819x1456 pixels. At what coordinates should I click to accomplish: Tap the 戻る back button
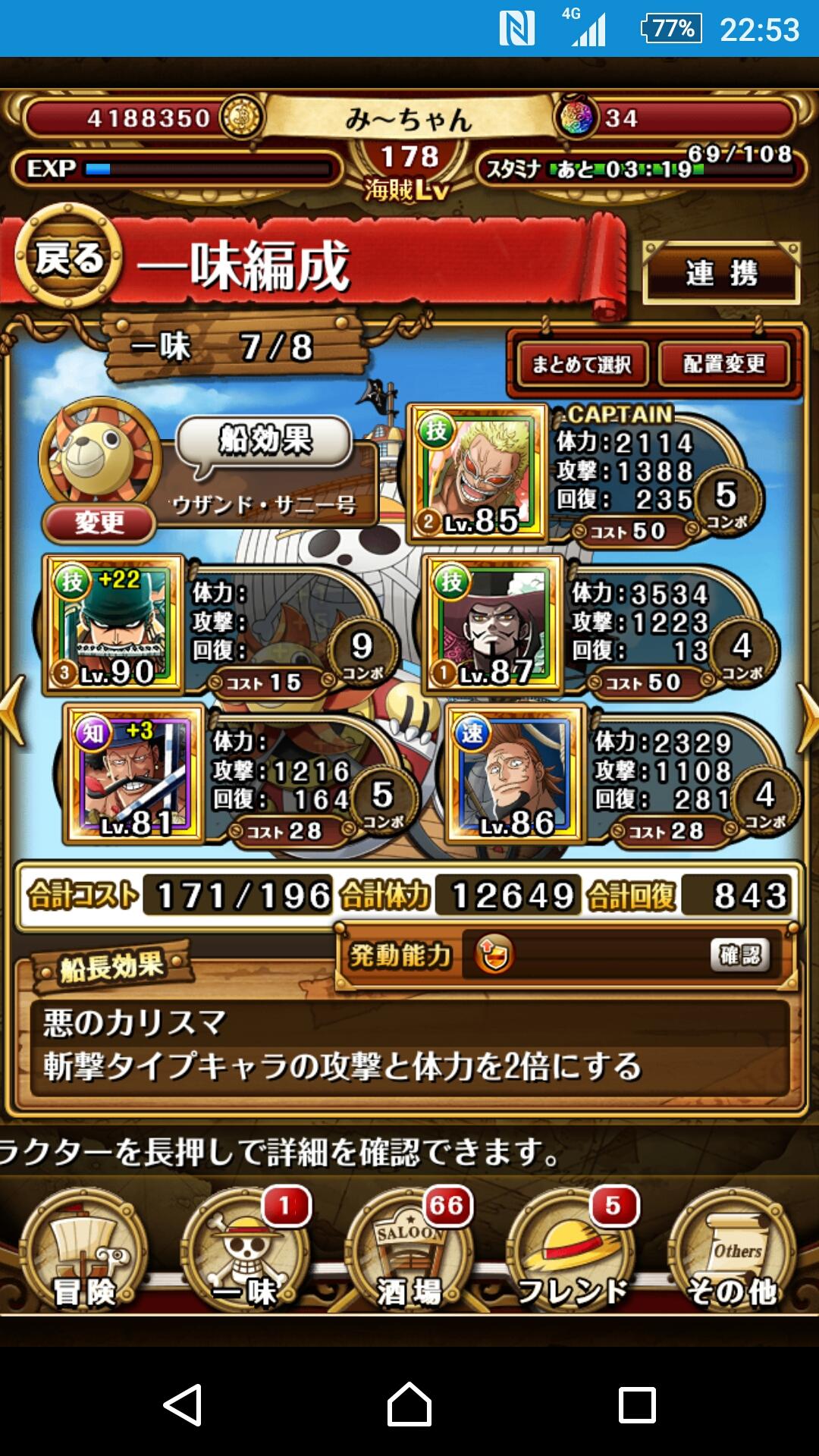click(x=68, y=259)
